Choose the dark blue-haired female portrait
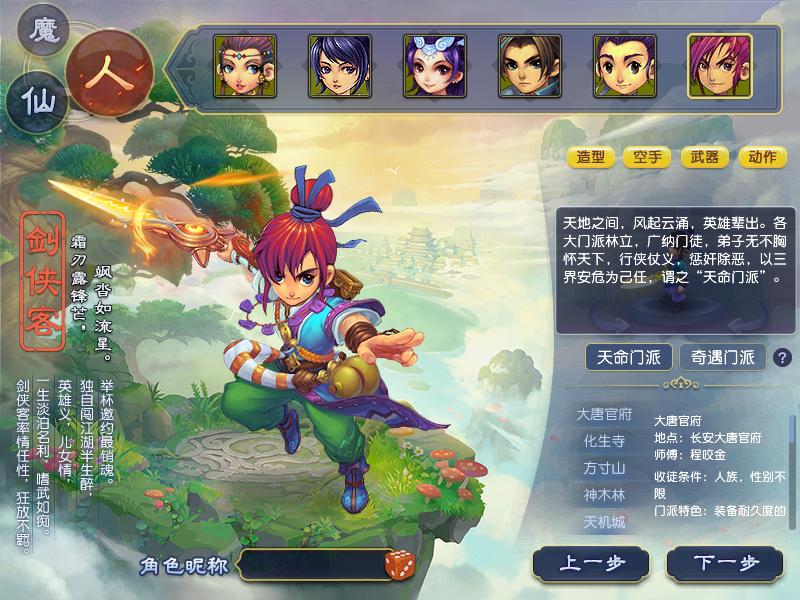 pyautogui.click(x=339, y=66)
